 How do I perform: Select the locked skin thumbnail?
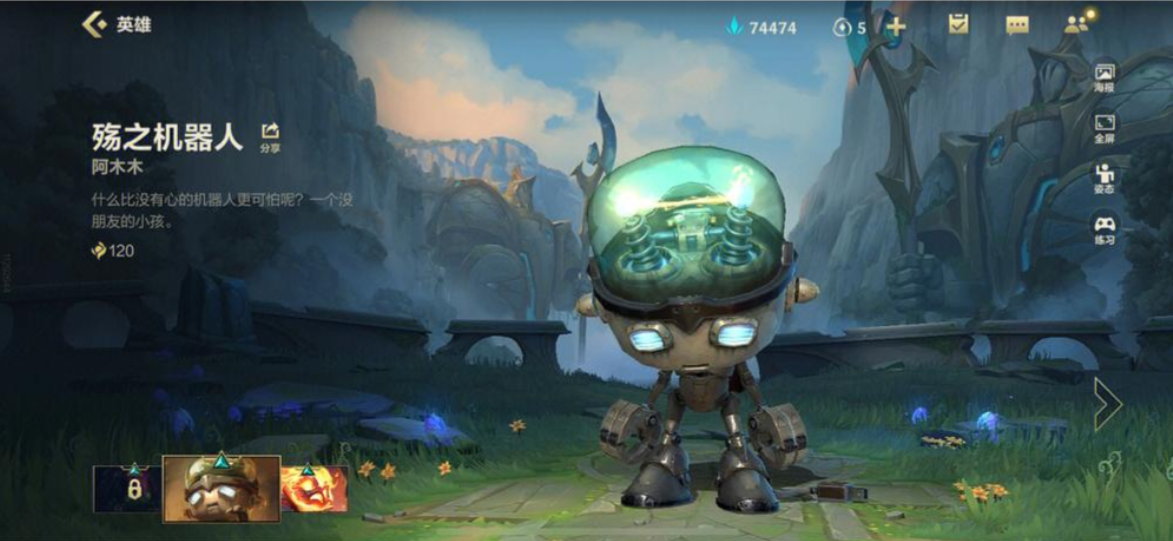click(x=127, y=489)
